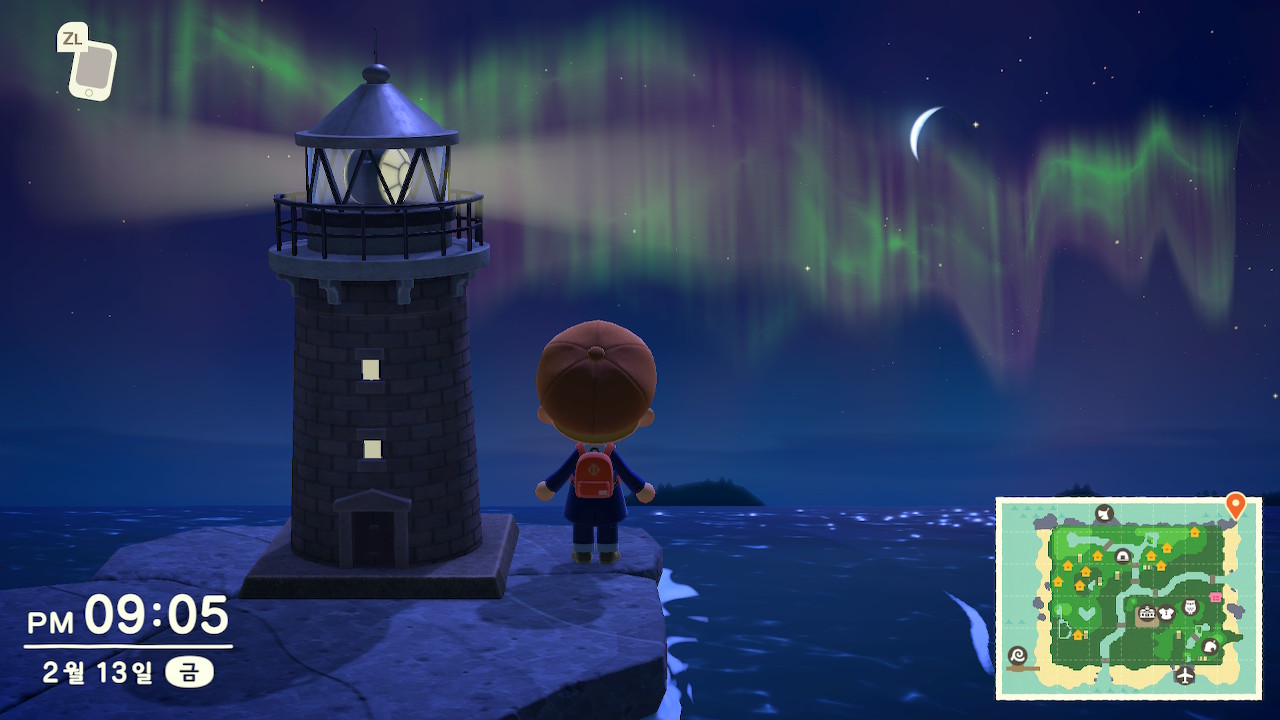Click the Nook's Cranny leaf marker

click(1209, 646)
